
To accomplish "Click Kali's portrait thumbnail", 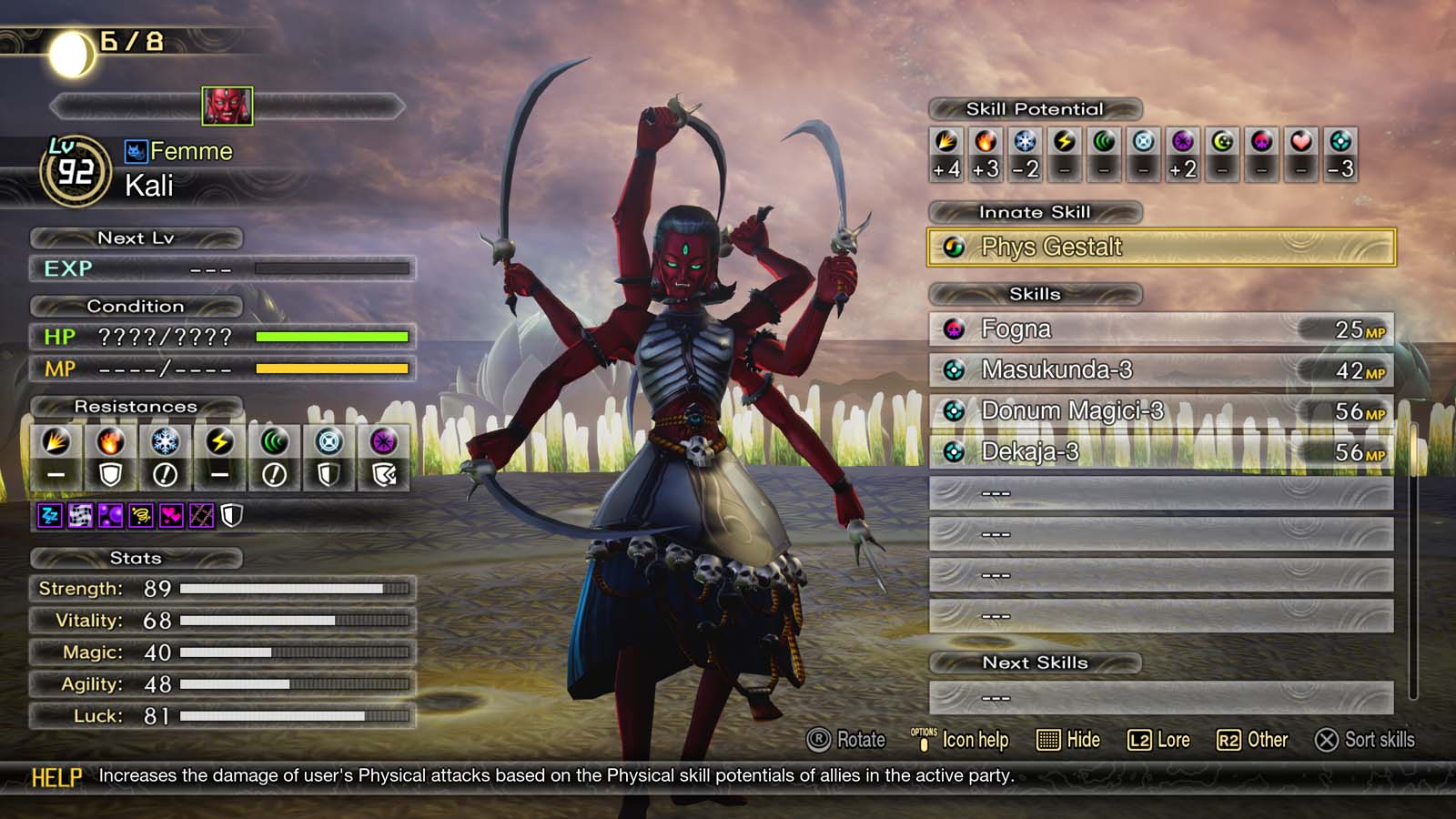I will click(227, 106).
